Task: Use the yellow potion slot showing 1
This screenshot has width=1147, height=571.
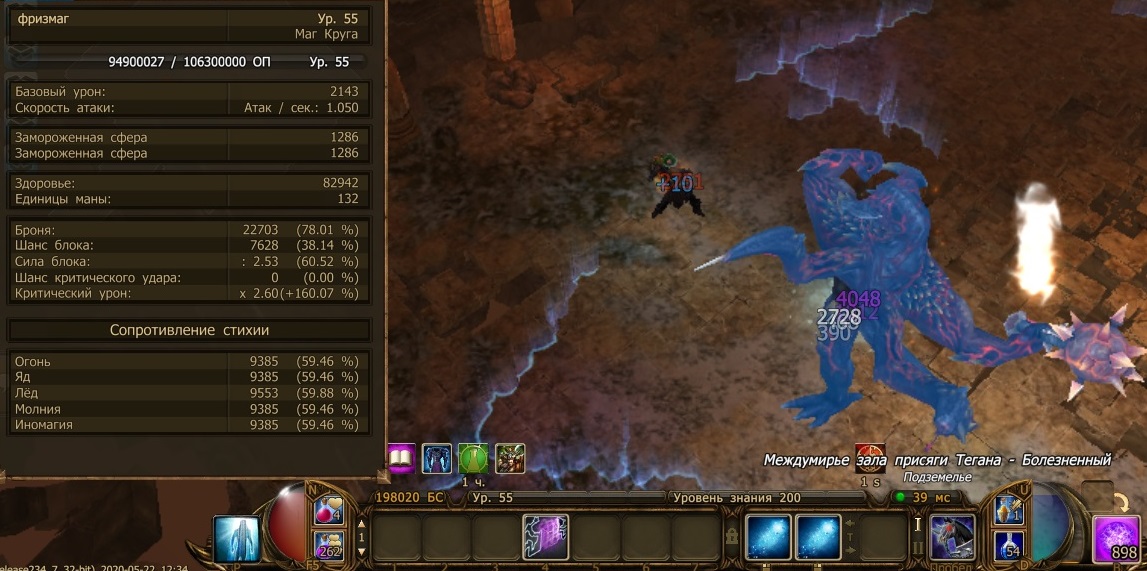Action: [1007, 511]
